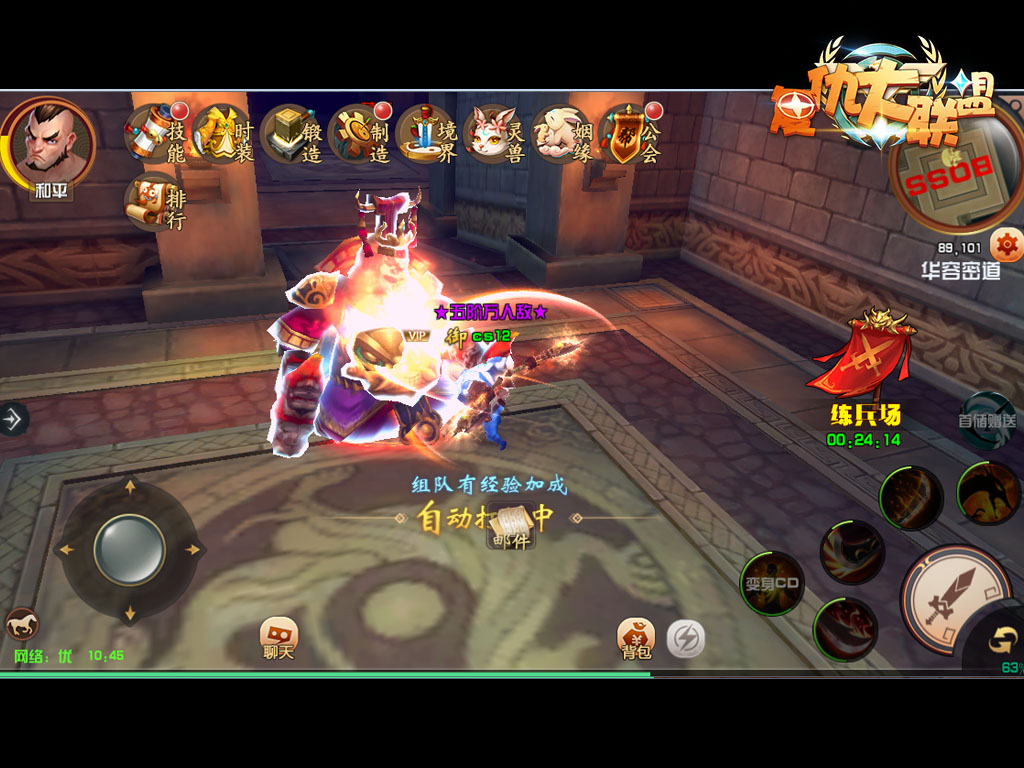The image size is (1024, 768).
Task: Open the 公会 guild menu
Action: click(x=630, y=135)
